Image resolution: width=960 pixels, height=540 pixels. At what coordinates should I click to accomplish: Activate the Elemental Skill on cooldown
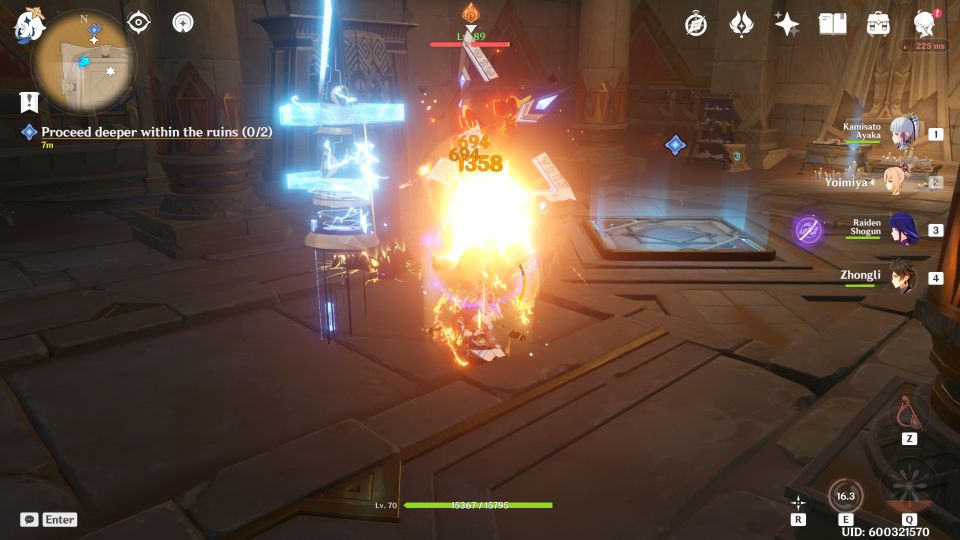[846, 496]
